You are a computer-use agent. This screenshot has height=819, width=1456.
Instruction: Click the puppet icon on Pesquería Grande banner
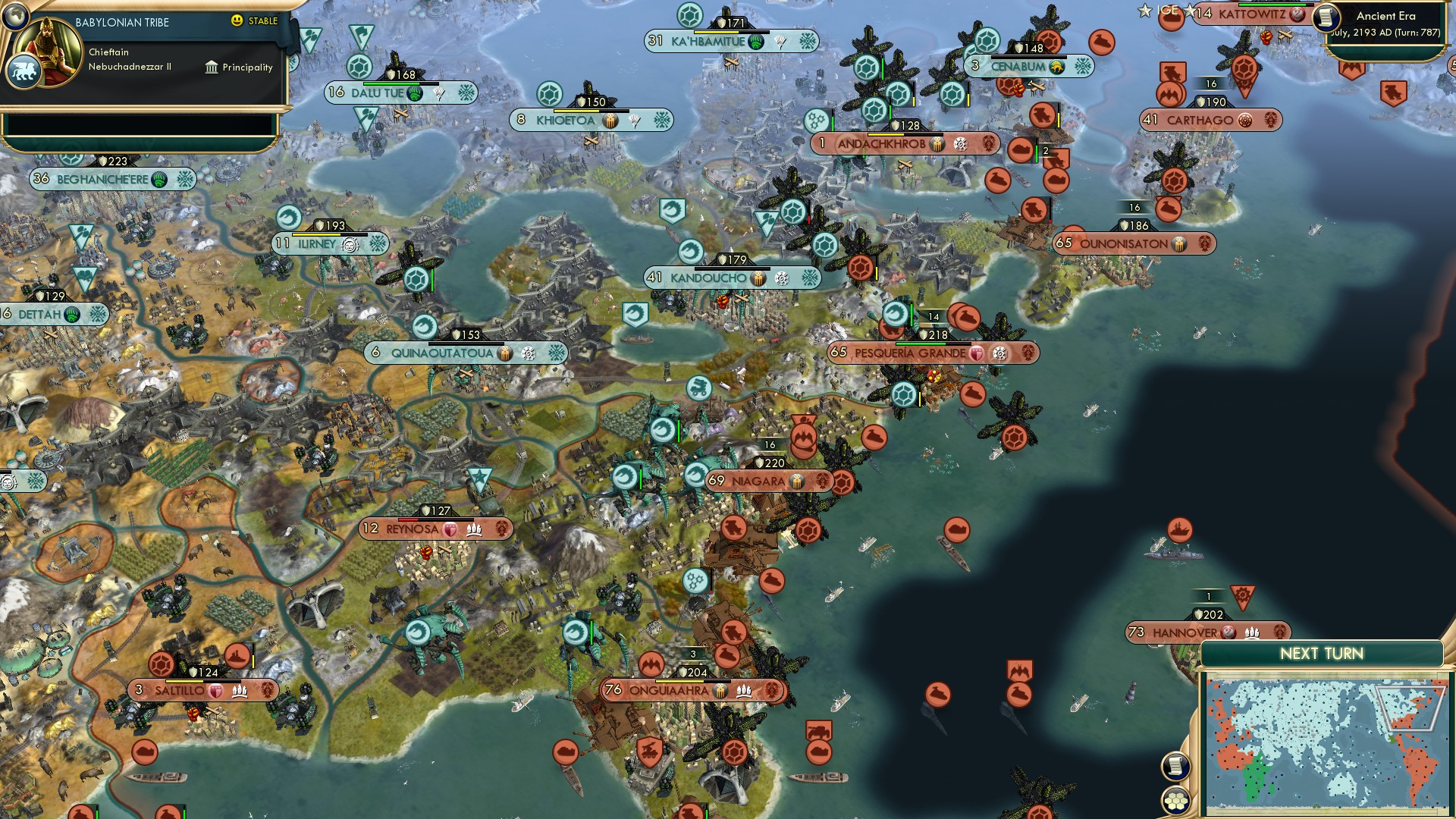point(977,353)
